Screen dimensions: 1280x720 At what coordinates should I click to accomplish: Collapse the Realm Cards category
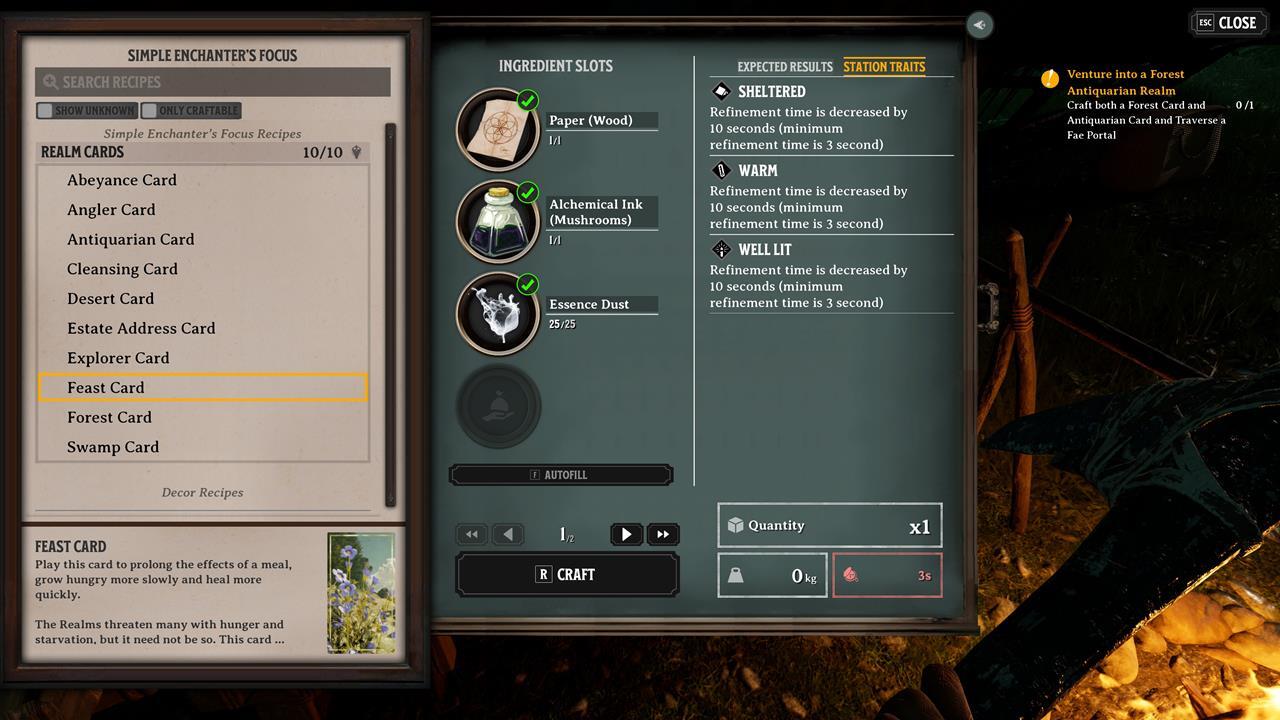click(x=356, y=153)
